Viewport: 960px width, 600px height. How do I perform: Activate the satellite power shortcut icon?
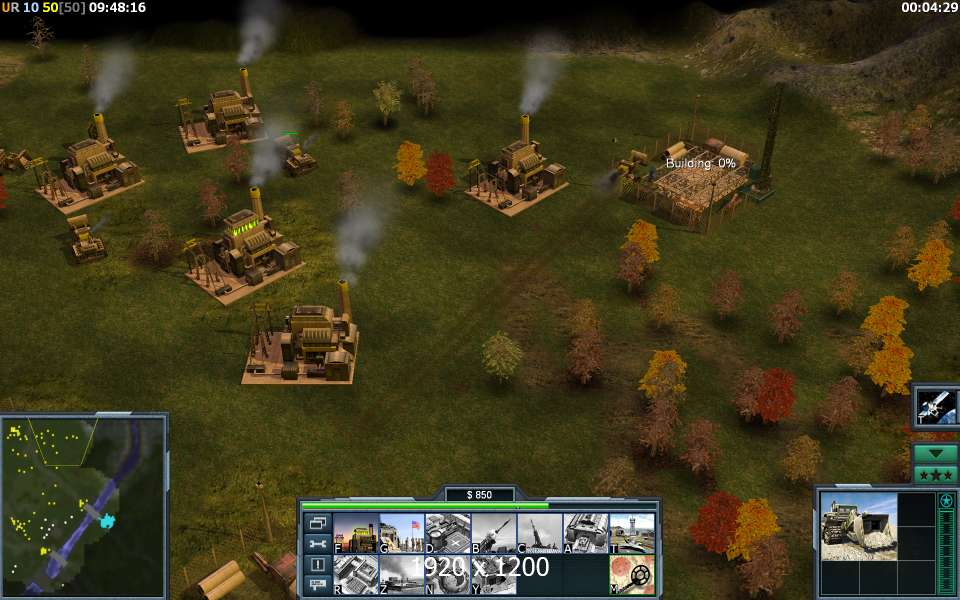coord(937,407)
